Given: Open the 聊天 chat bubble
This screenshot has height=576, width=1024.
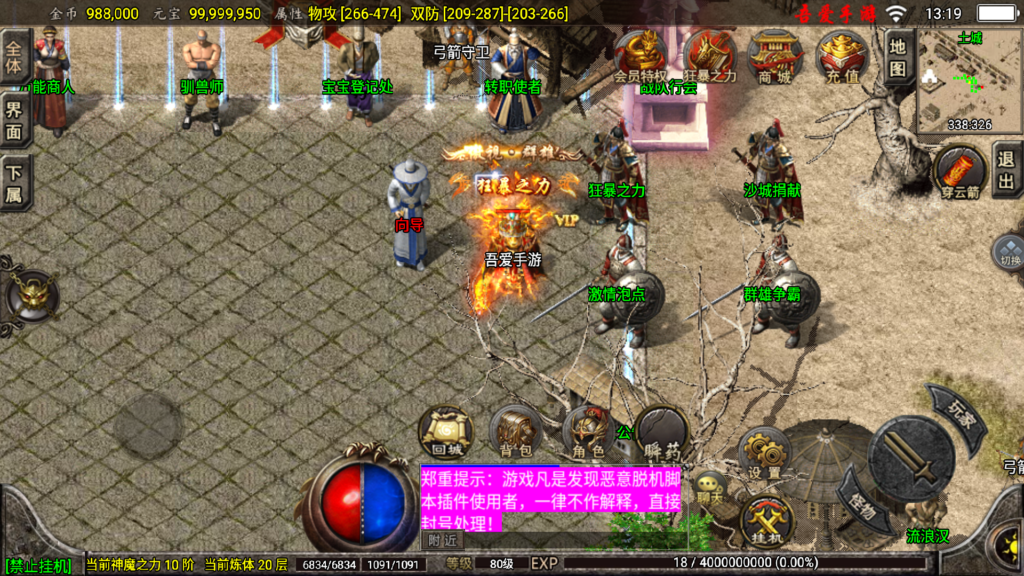Looking at the screenshot, I should coord(710,489).
